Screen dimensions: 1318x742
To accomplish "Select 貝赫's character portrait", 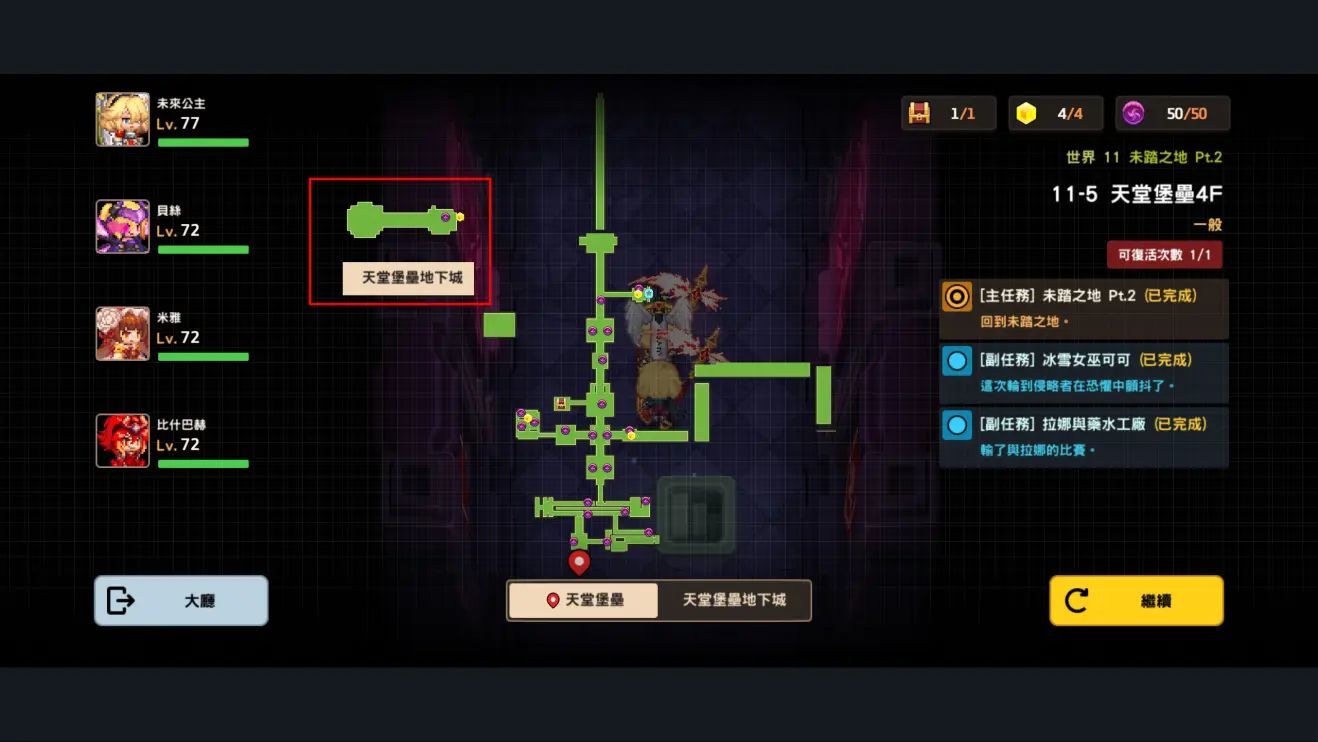I will pos(123,225).
